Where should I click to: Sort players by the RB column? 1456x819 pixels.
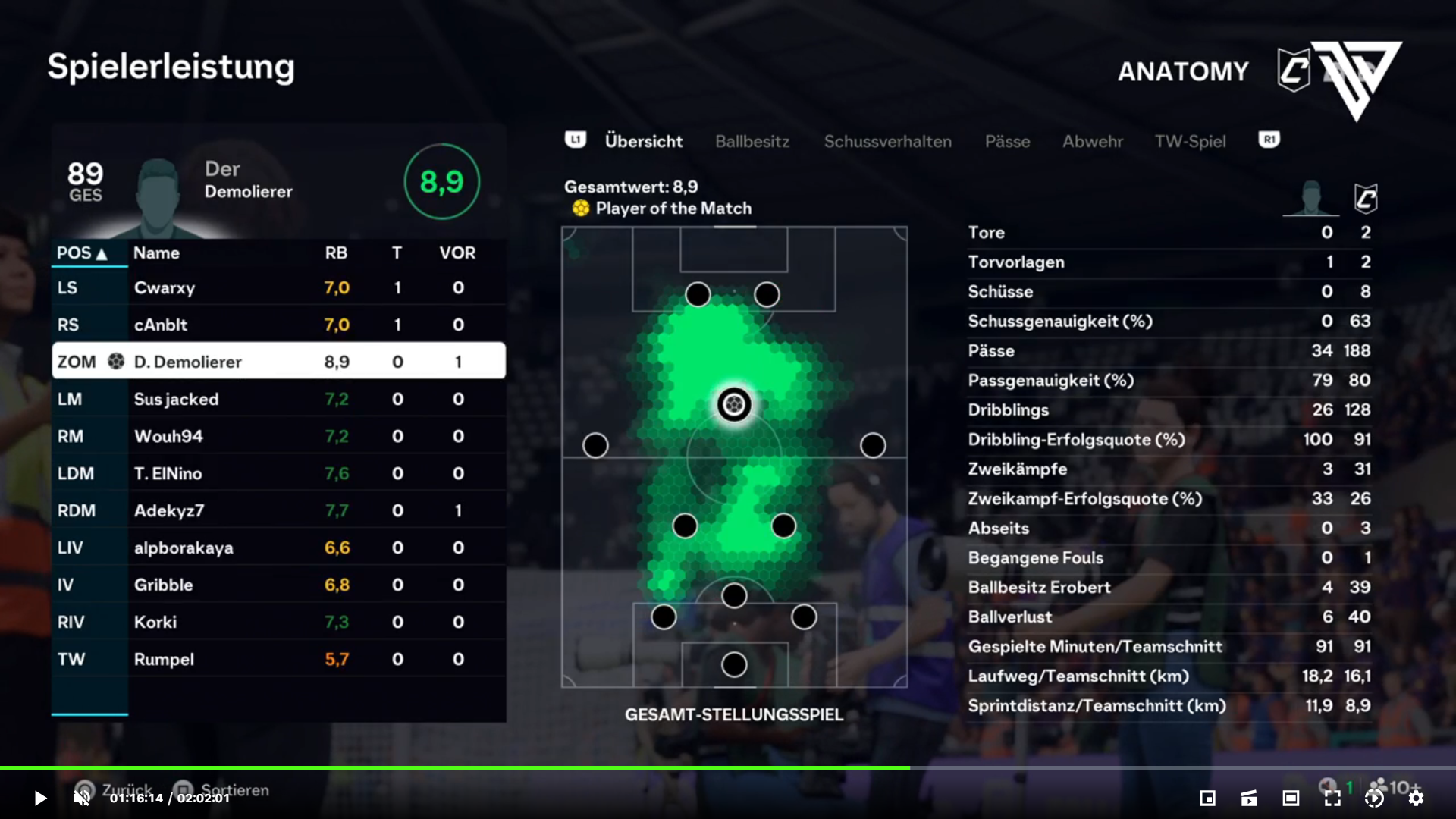click(x=336, y=253)
